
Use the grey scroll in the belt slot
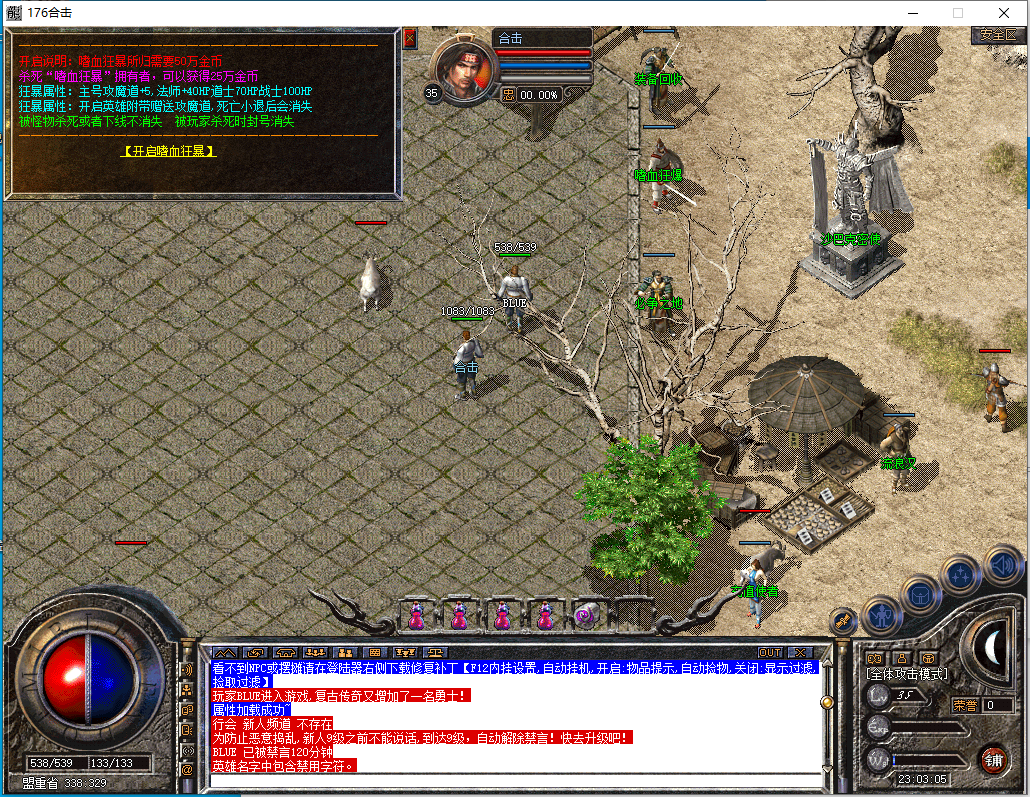click(587, 615)
